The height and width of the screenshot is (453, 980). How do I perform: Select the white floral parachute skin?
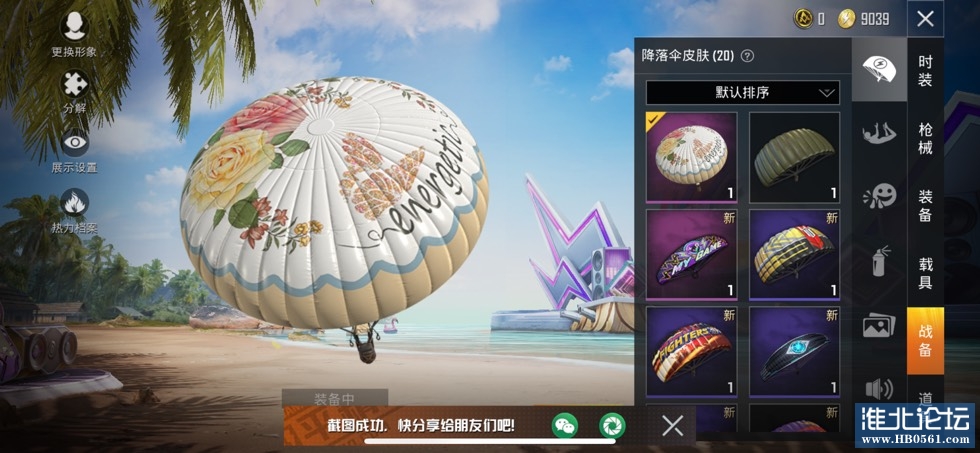point(691,156)
